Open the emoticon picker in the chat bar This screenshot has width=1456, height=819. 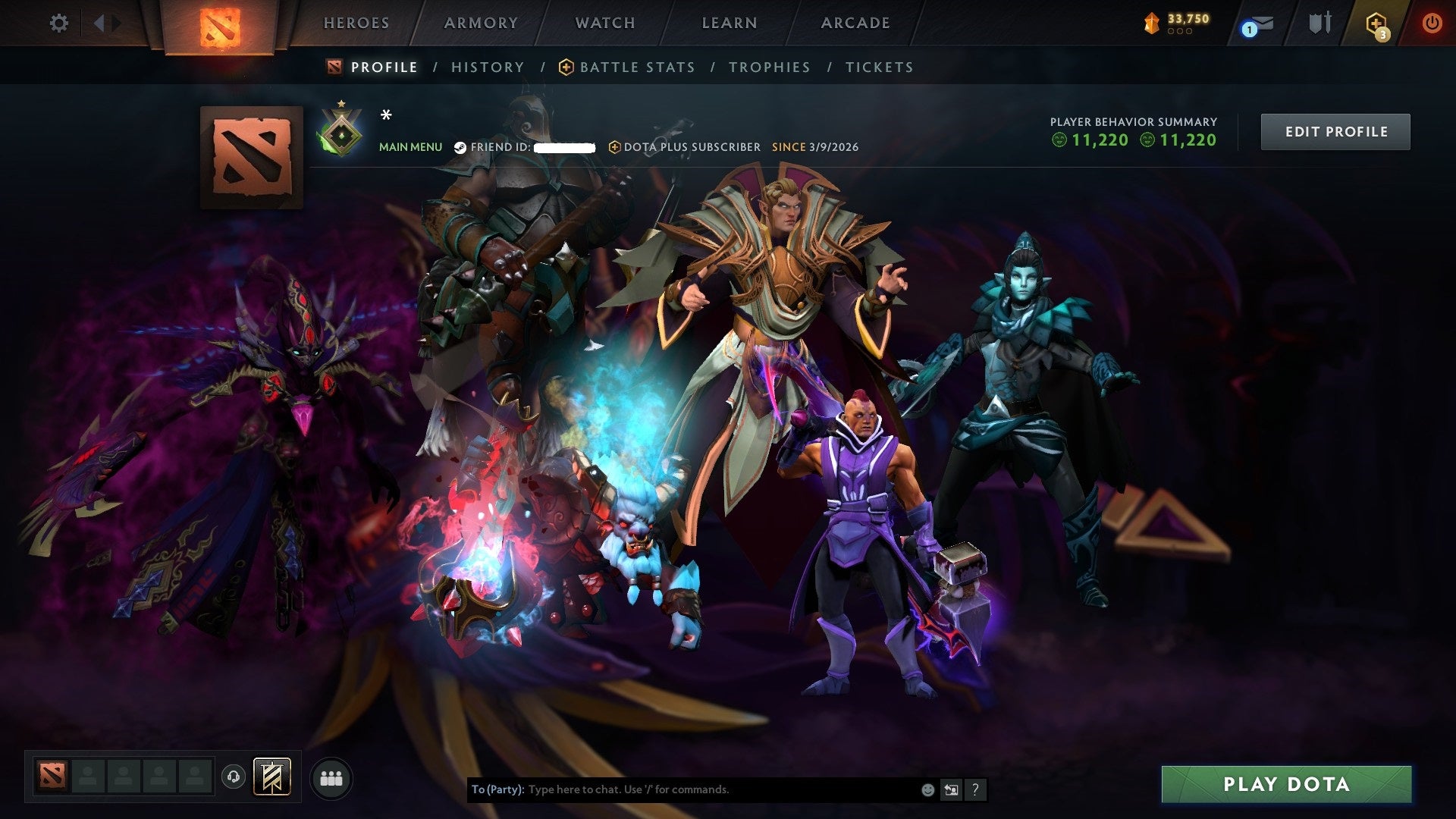click(x=927, y=789)
